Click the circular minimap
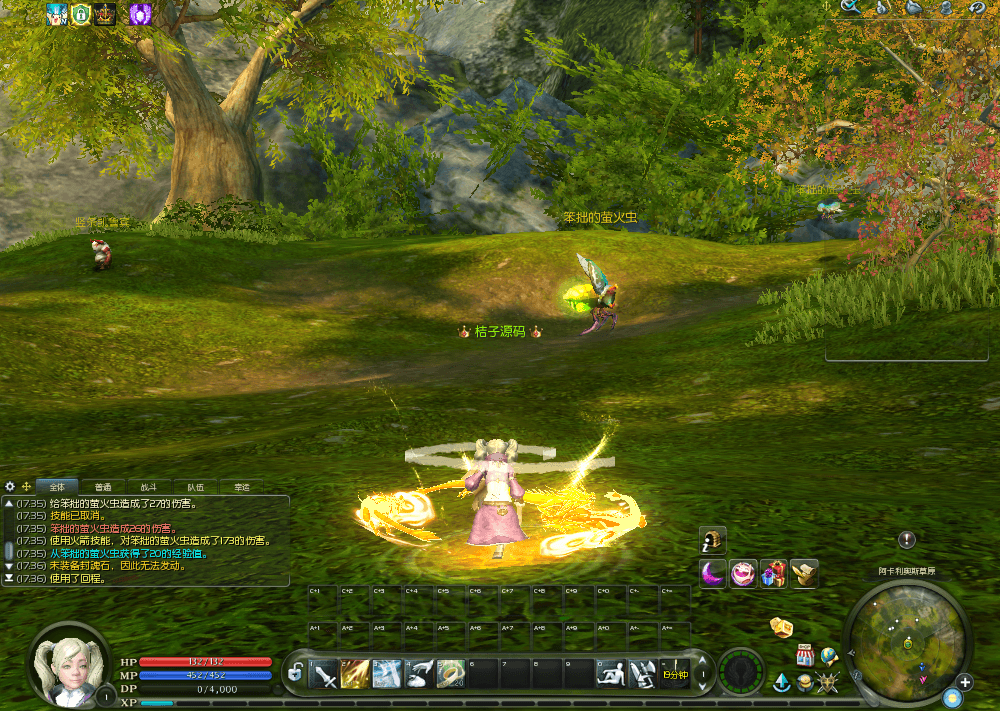The height and width of the screenshot is (711, 1000). point(907,634)
